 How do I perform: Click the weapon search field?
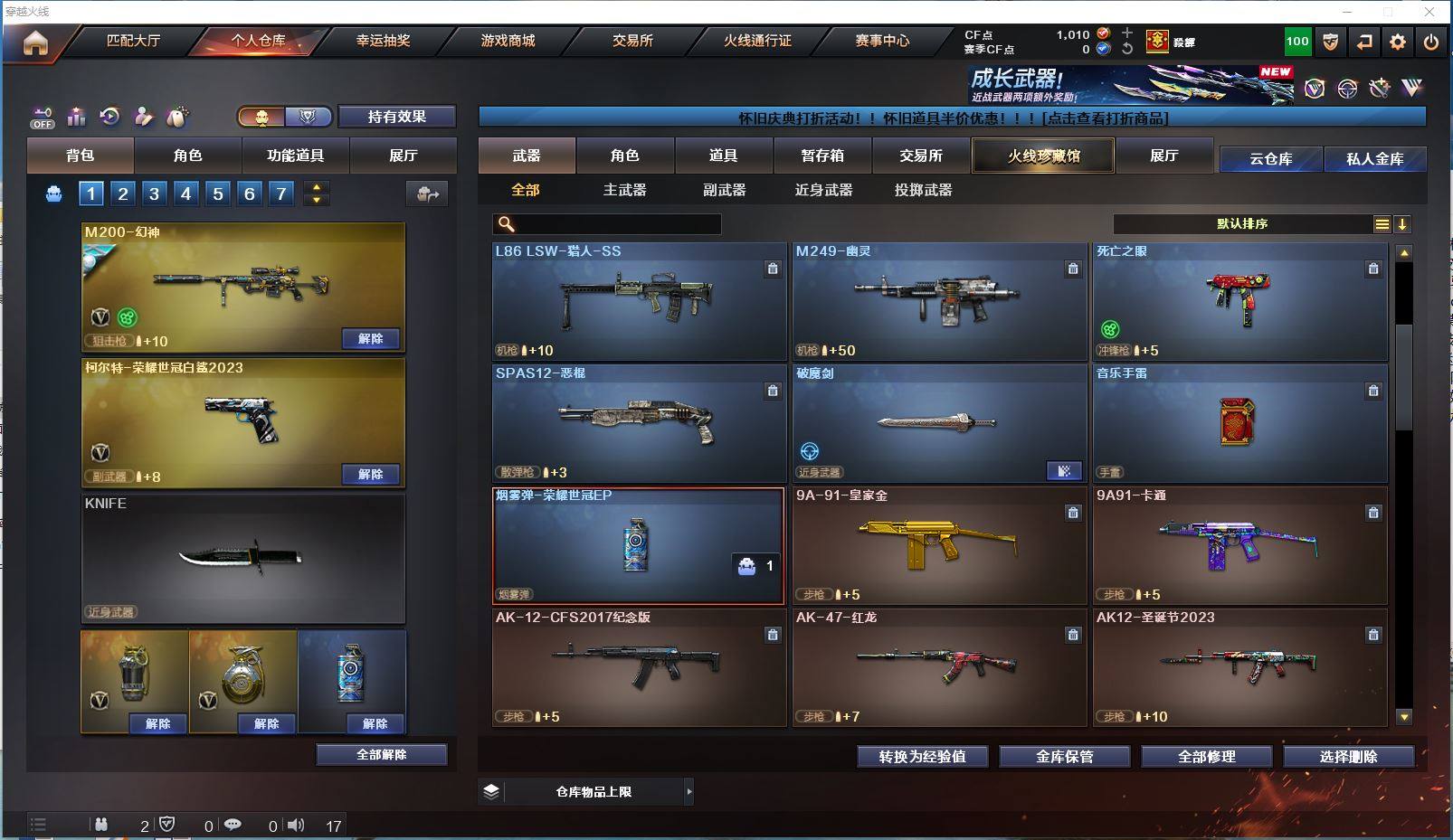tap(617, 224)
